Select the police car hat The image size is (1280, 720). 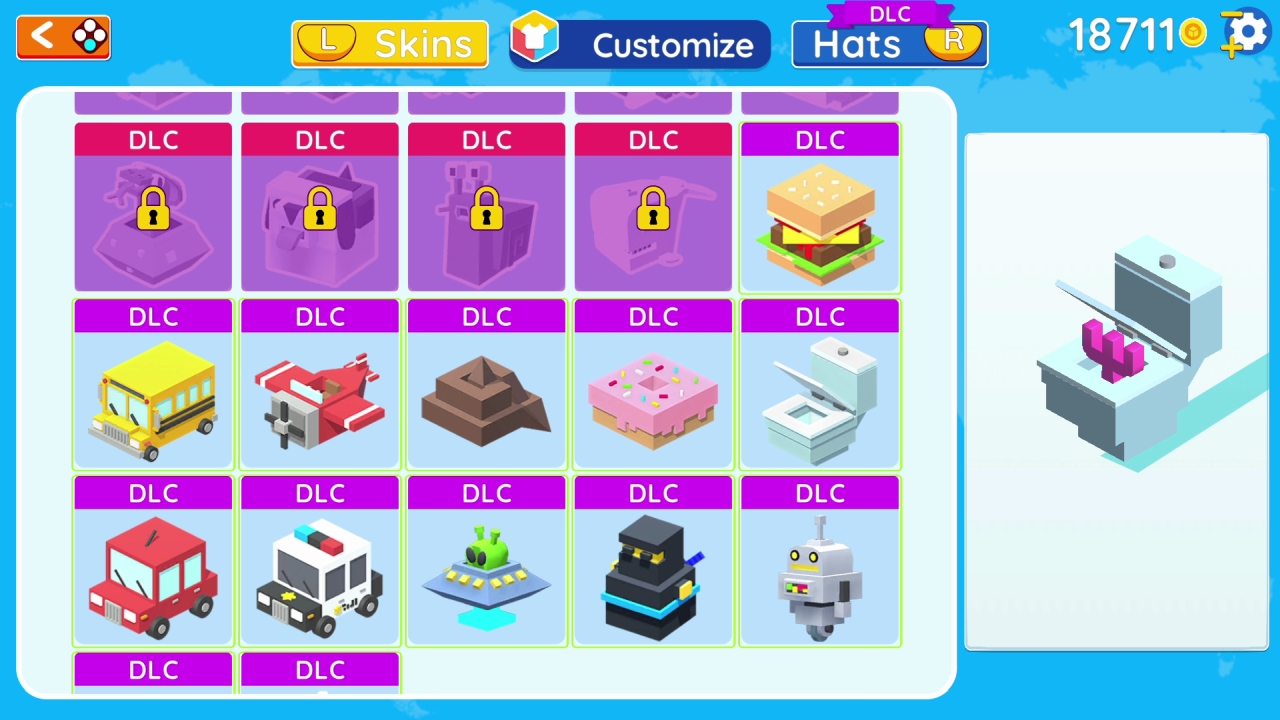[319, 575]
